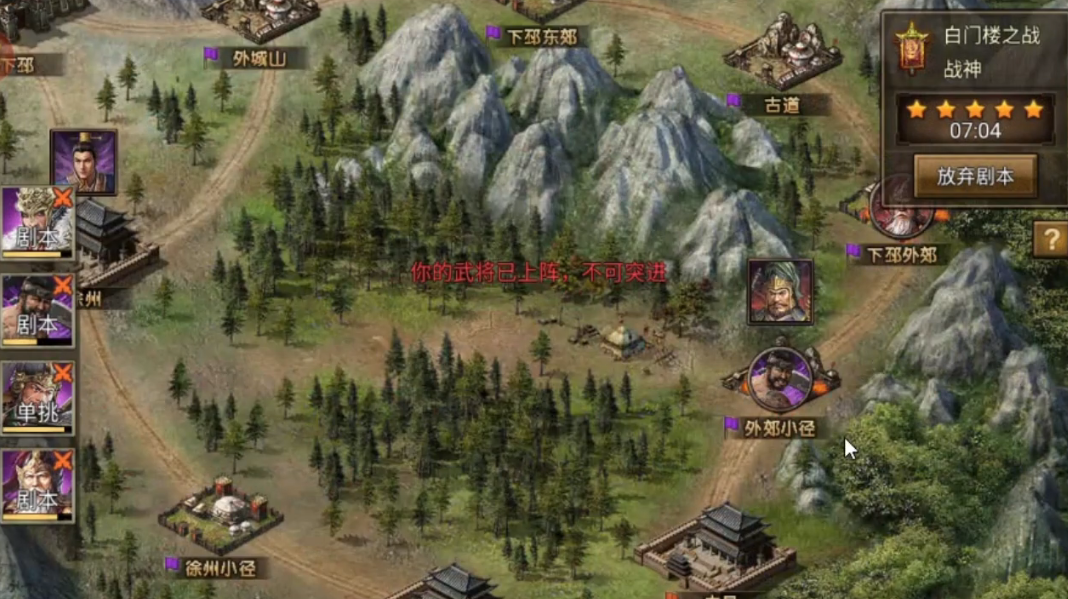This screenshot has width=1068, height=599.
Task: Select the square-framed green-helmet general portrait
Action: [x=780, y=292]
